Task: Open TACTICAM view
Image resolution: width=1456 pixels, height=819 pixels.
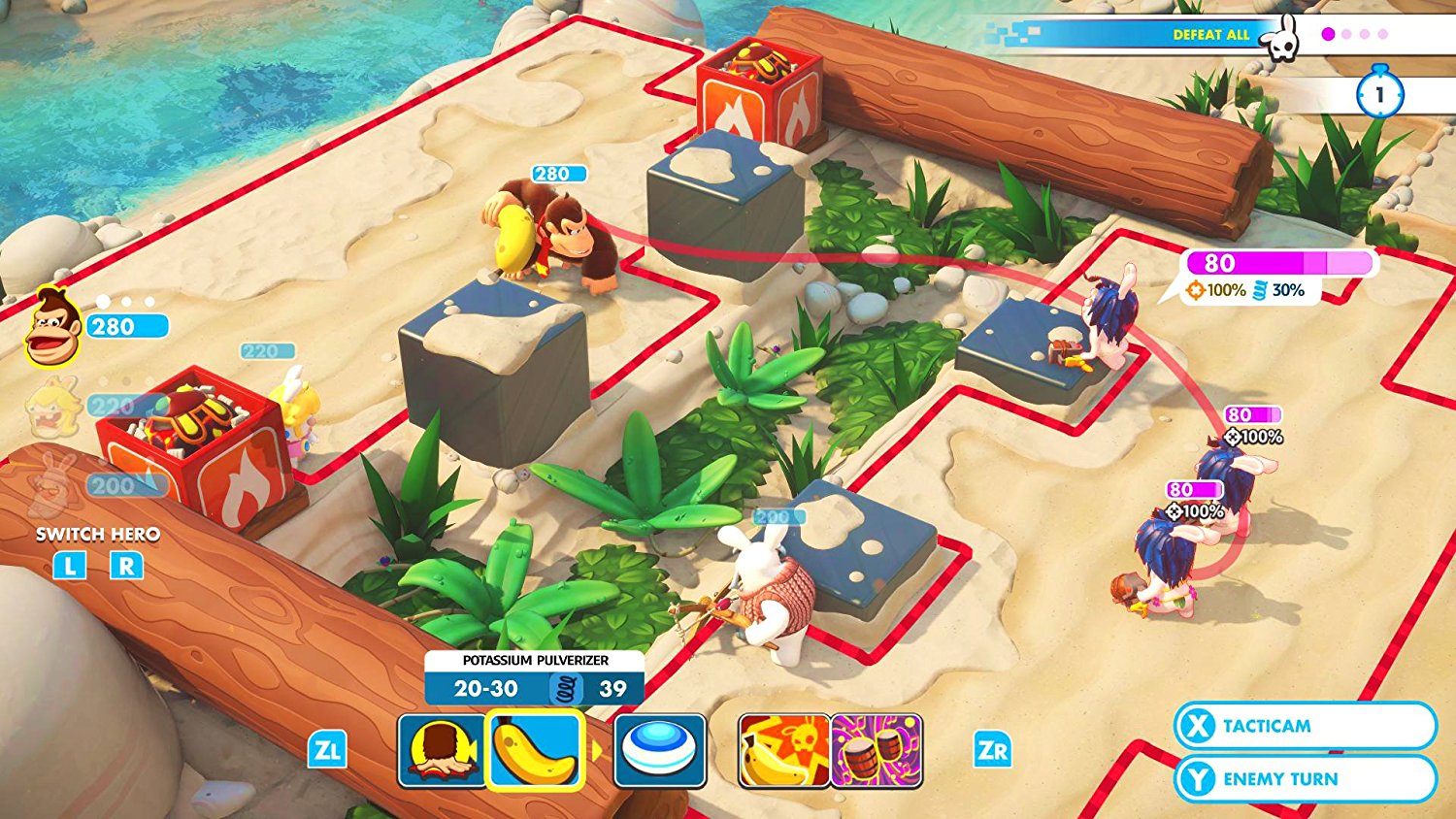Action: tap(1306, 725)
